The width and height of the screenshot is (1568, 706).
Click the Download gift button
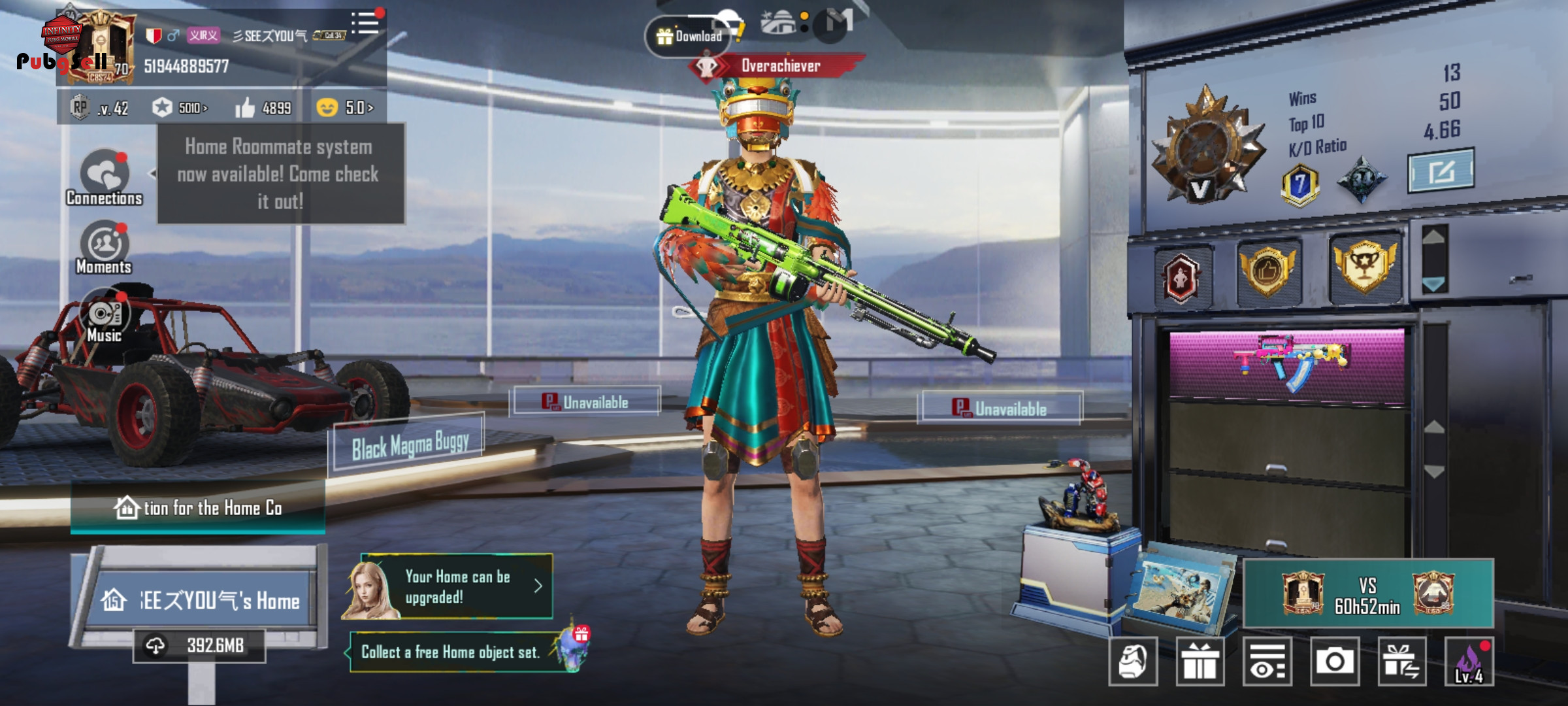pyautogui.click(x=689, y=37)
